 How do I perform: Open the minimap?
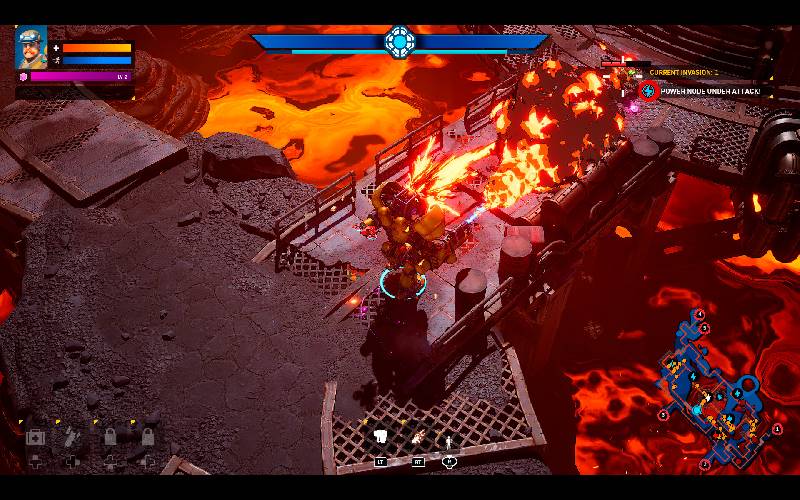[x=710, y=390]
